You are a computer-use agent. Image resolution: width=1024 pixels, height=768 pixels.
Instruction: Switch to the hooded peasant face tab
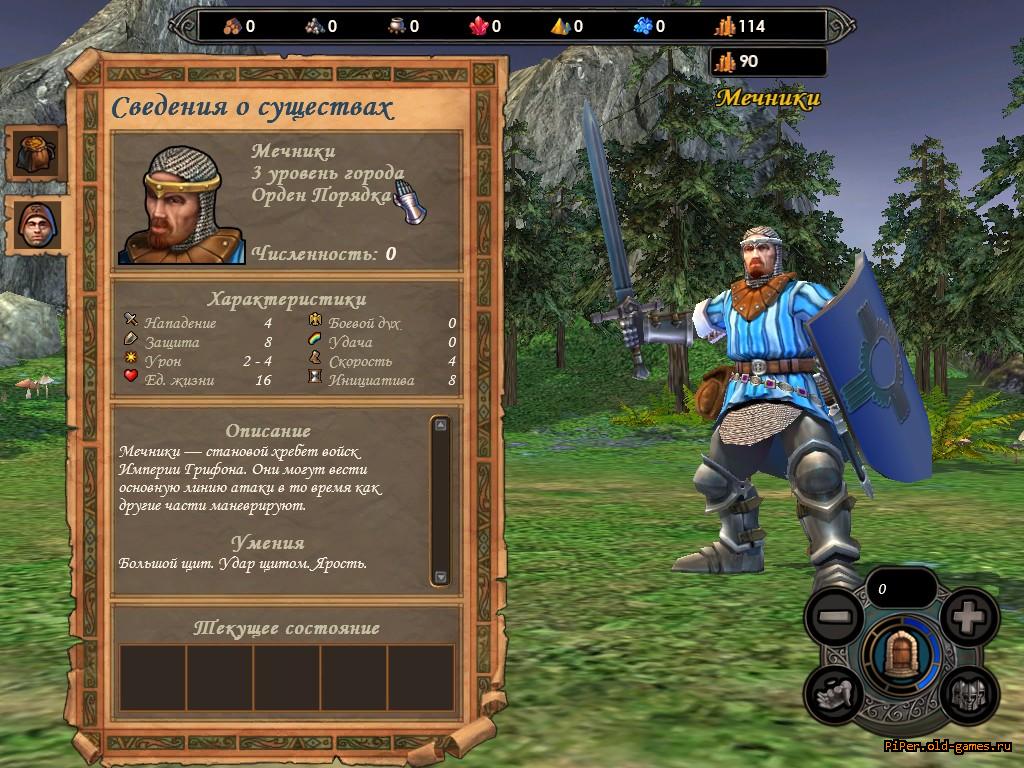[37, 225]
